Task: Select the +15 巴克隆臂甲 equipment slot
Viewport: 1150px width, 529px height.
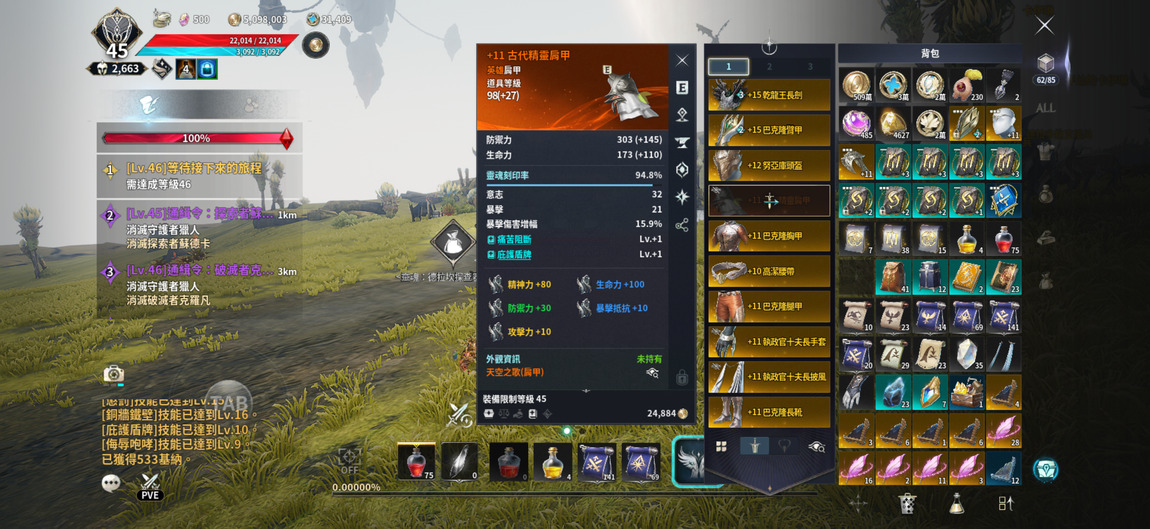Action: tap(769, 130)
